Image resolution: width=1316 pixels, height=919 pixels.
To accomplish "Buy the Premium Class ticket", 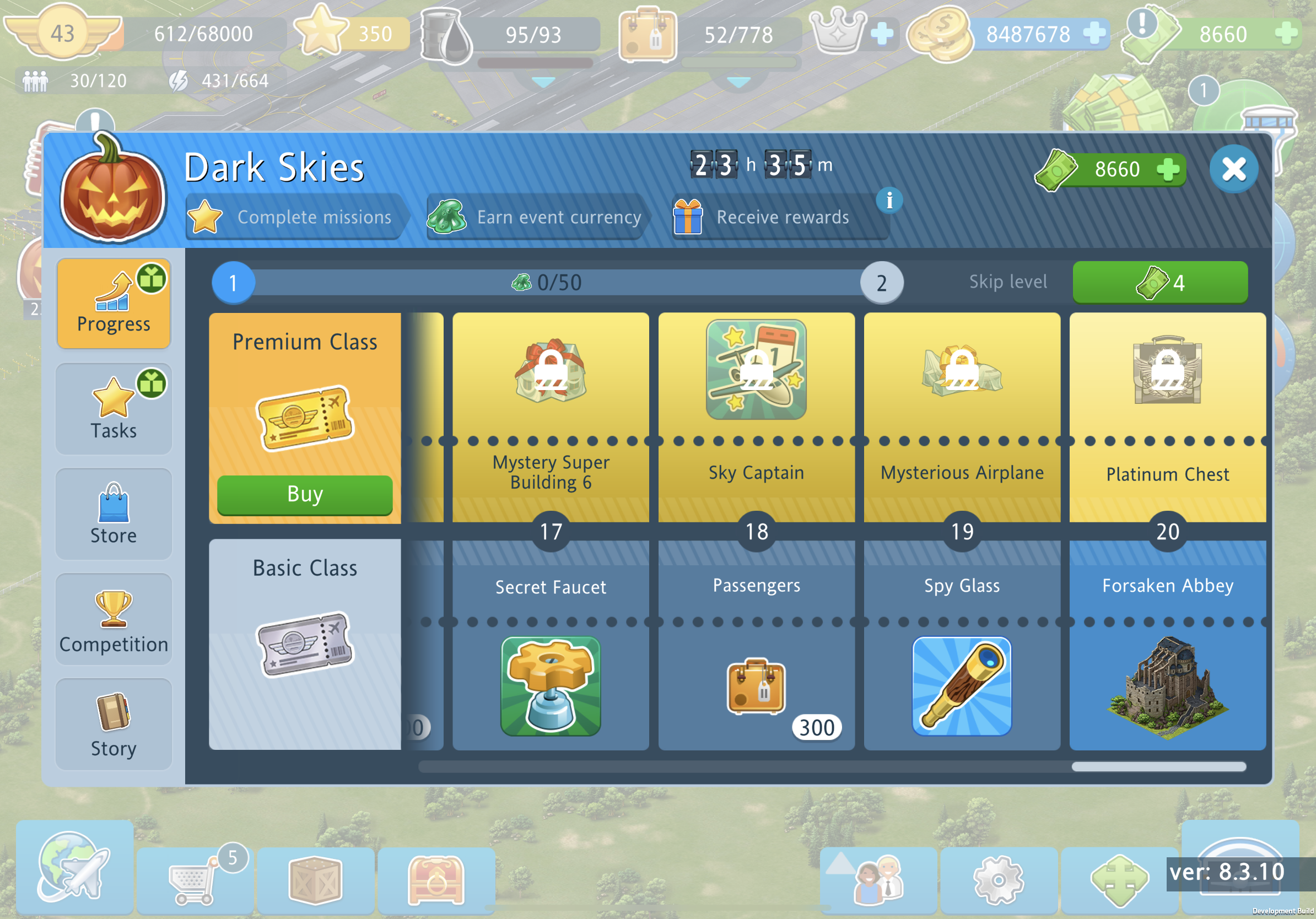I will point(304,494).
